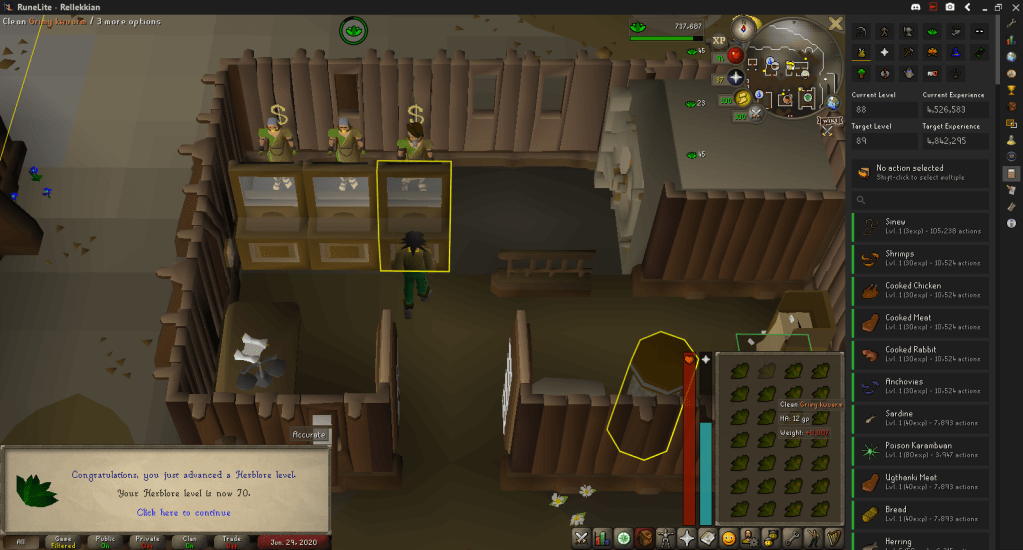
Task: Toggle the Public chat filter
Action: (105, 541)
